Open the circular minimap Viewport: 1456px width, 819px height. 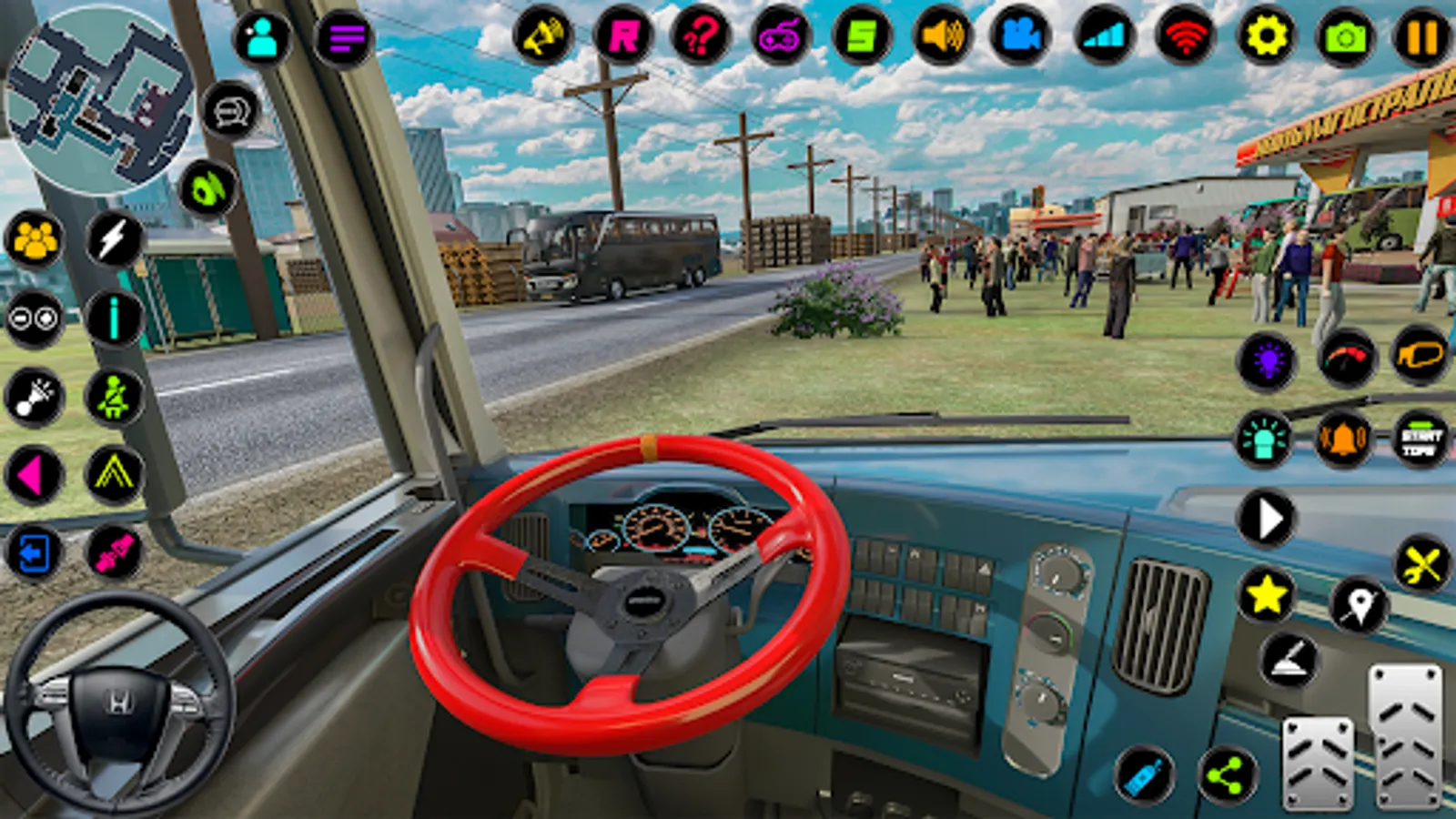coord(98,100)
